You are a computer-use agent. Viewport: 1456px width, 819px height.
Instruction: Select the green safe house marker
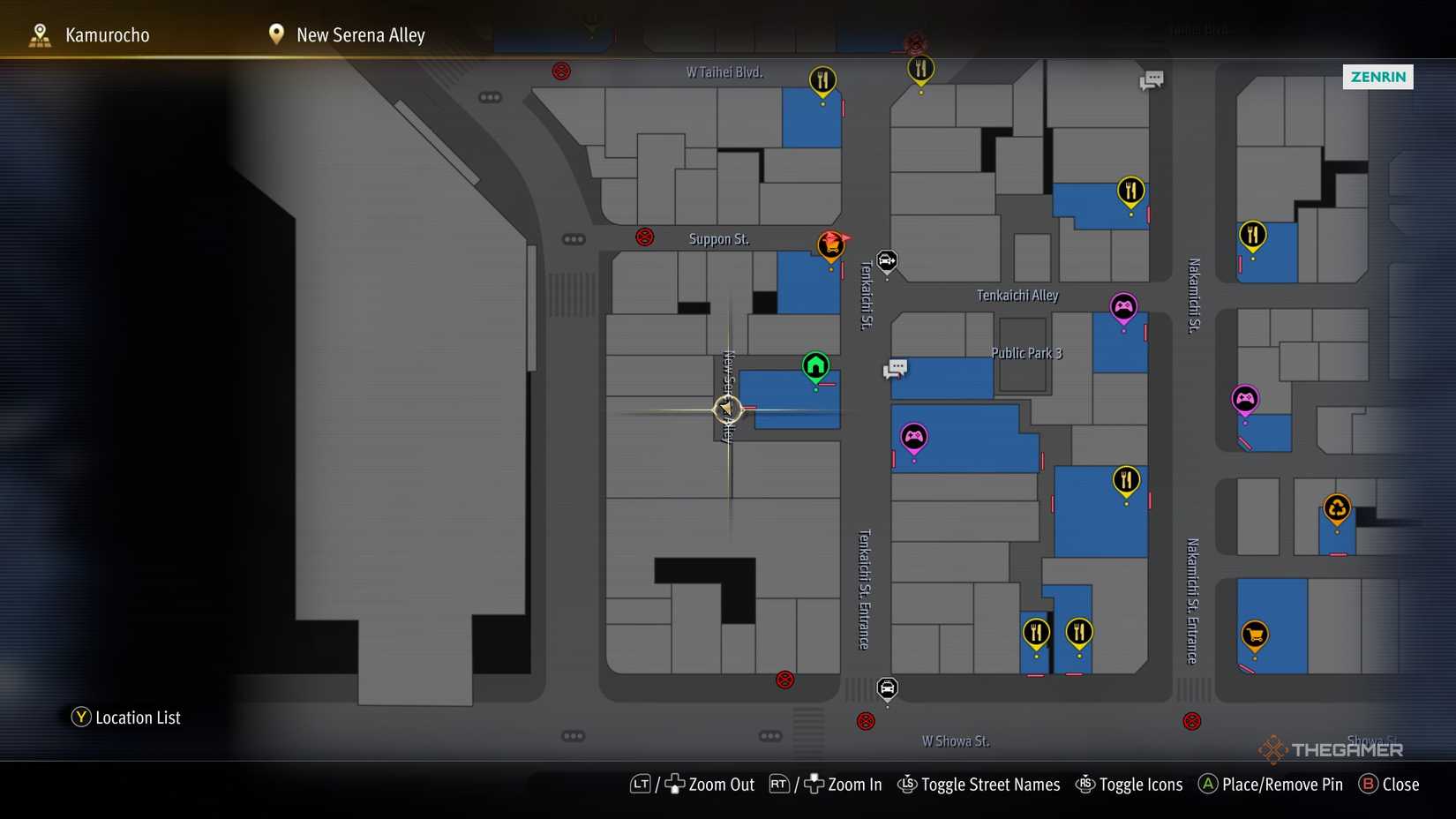(814, 364)
